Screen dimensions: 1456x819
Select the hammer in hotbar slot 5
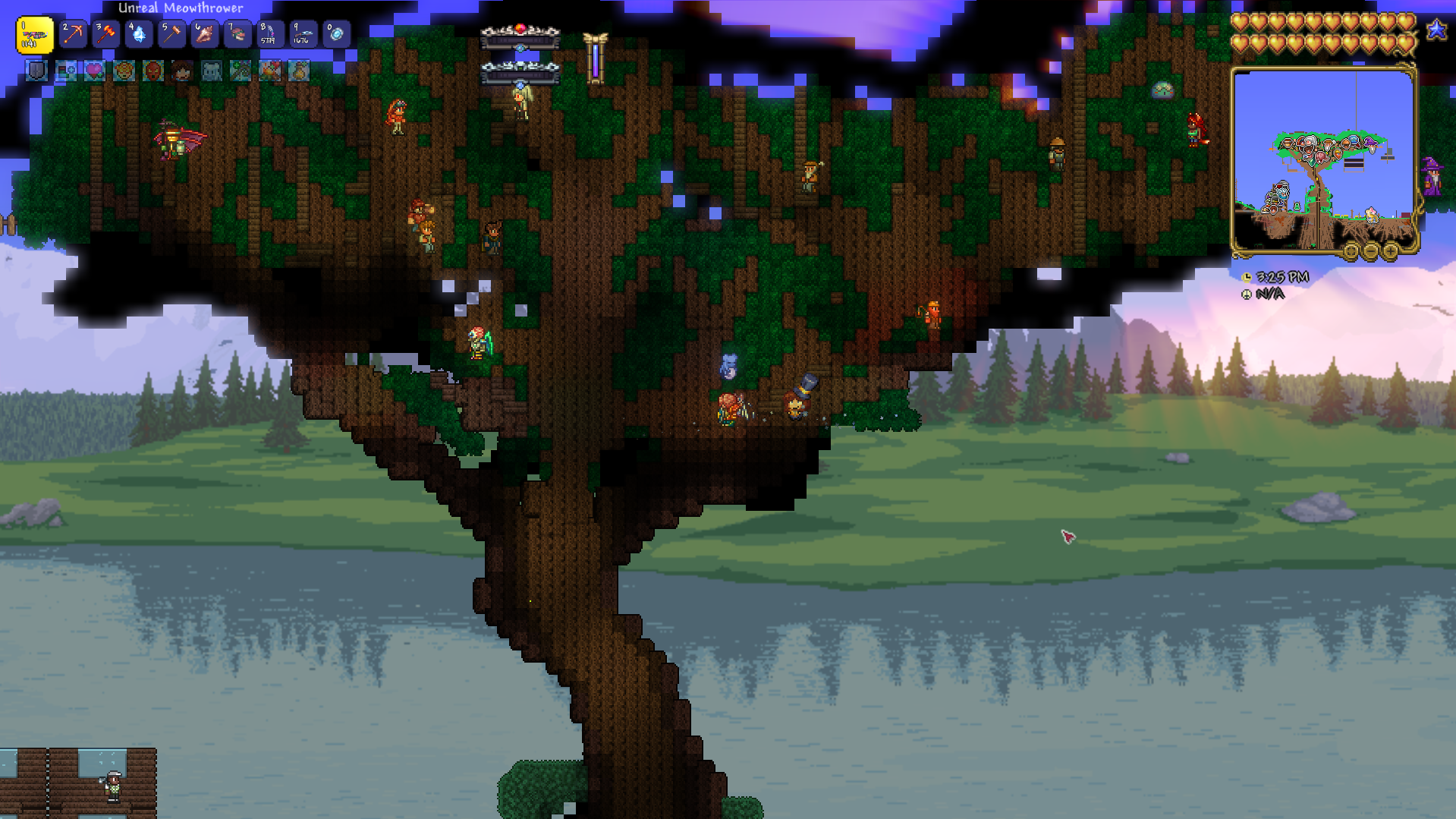pyautogui.click(x=171, y=34)
